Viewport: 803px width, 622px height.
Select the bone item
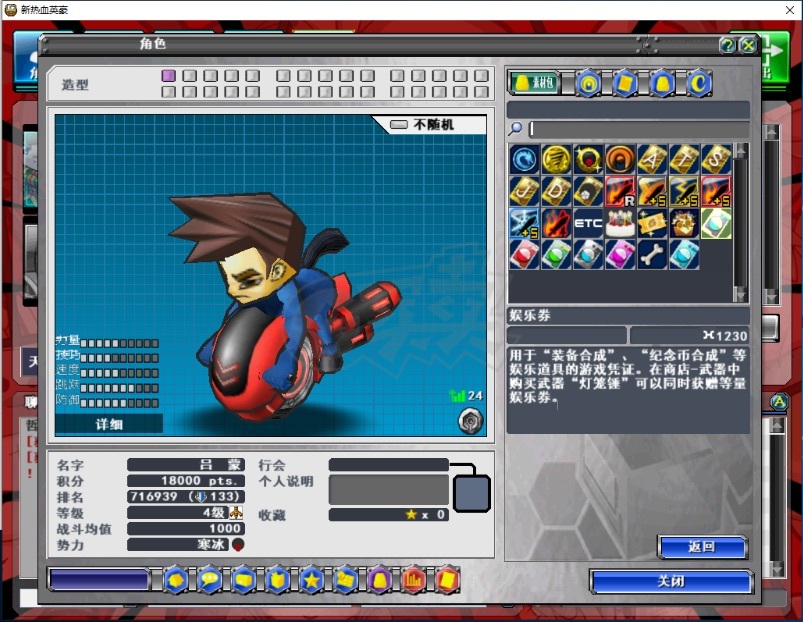tap(652, 254)
